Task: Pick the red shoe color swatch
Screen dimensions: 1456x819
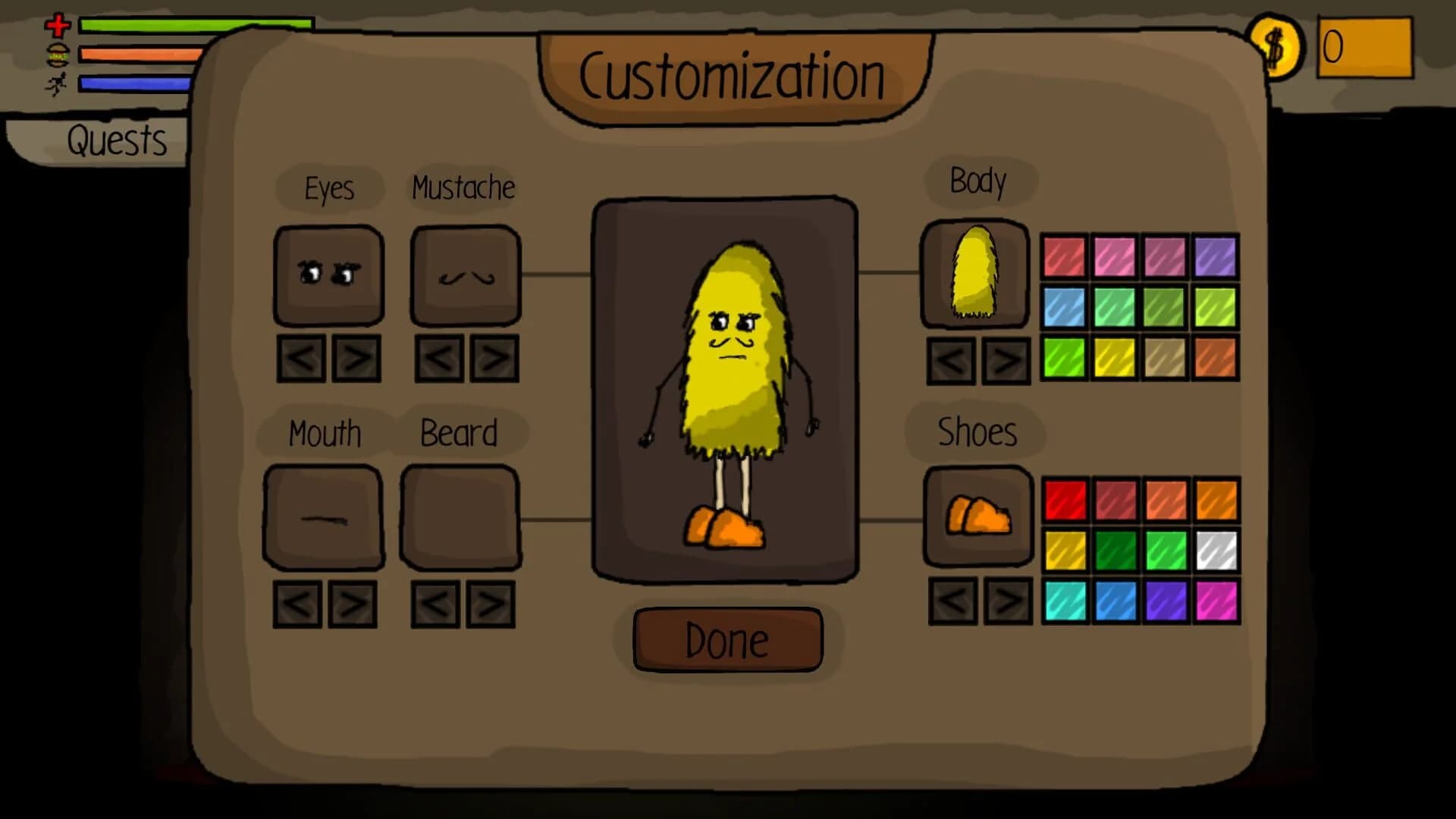Action: click(1066, 498)
